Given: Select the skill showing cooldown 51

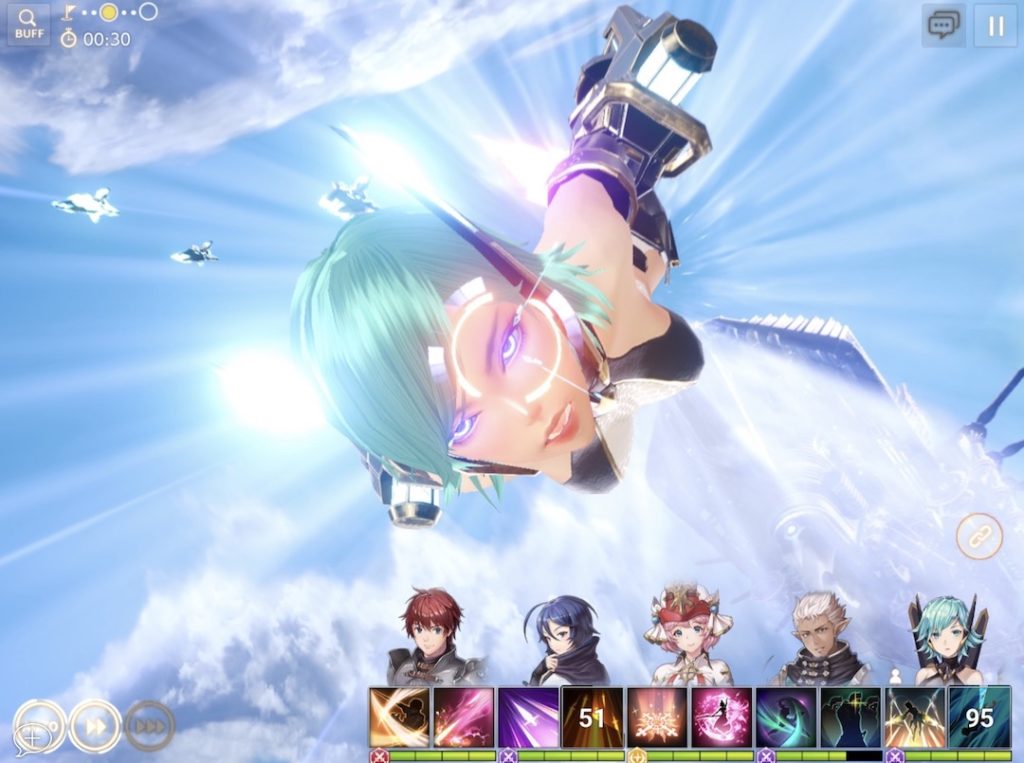Looking at the screenshot, I should pos(592,717).
